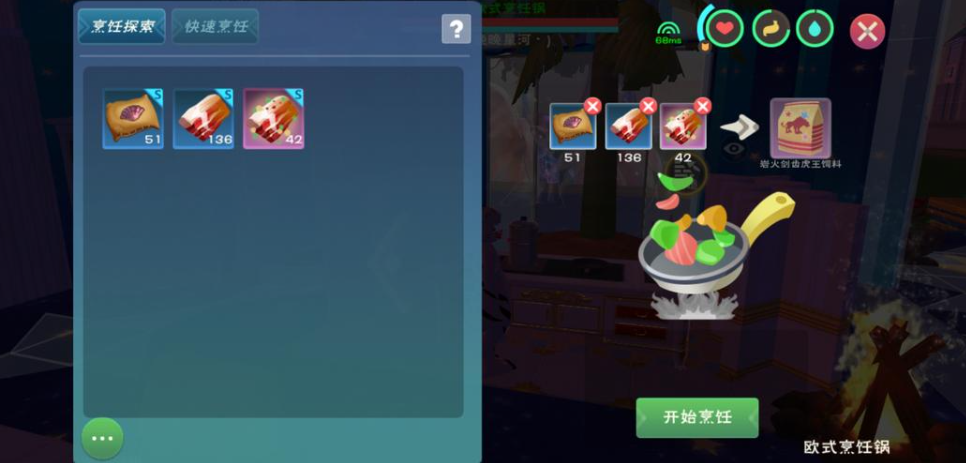Start cooking with the 开始烹饪 button

tap(697, 417)
